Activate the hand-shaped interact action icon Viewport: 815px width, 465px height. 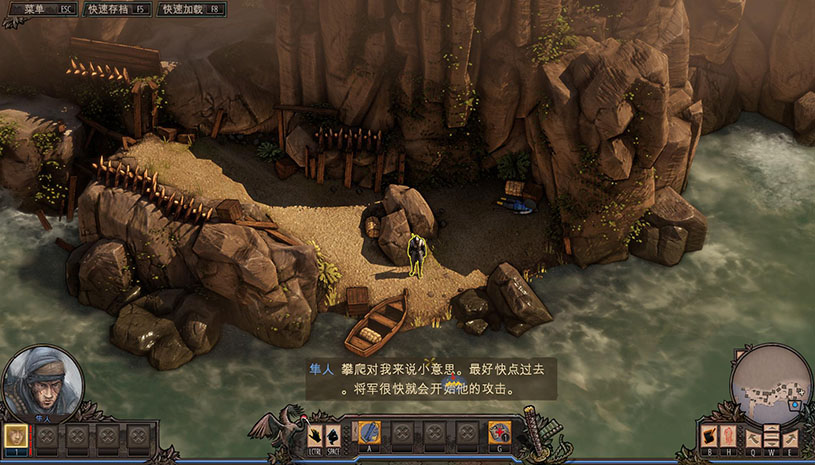click(x=316, y=434)
